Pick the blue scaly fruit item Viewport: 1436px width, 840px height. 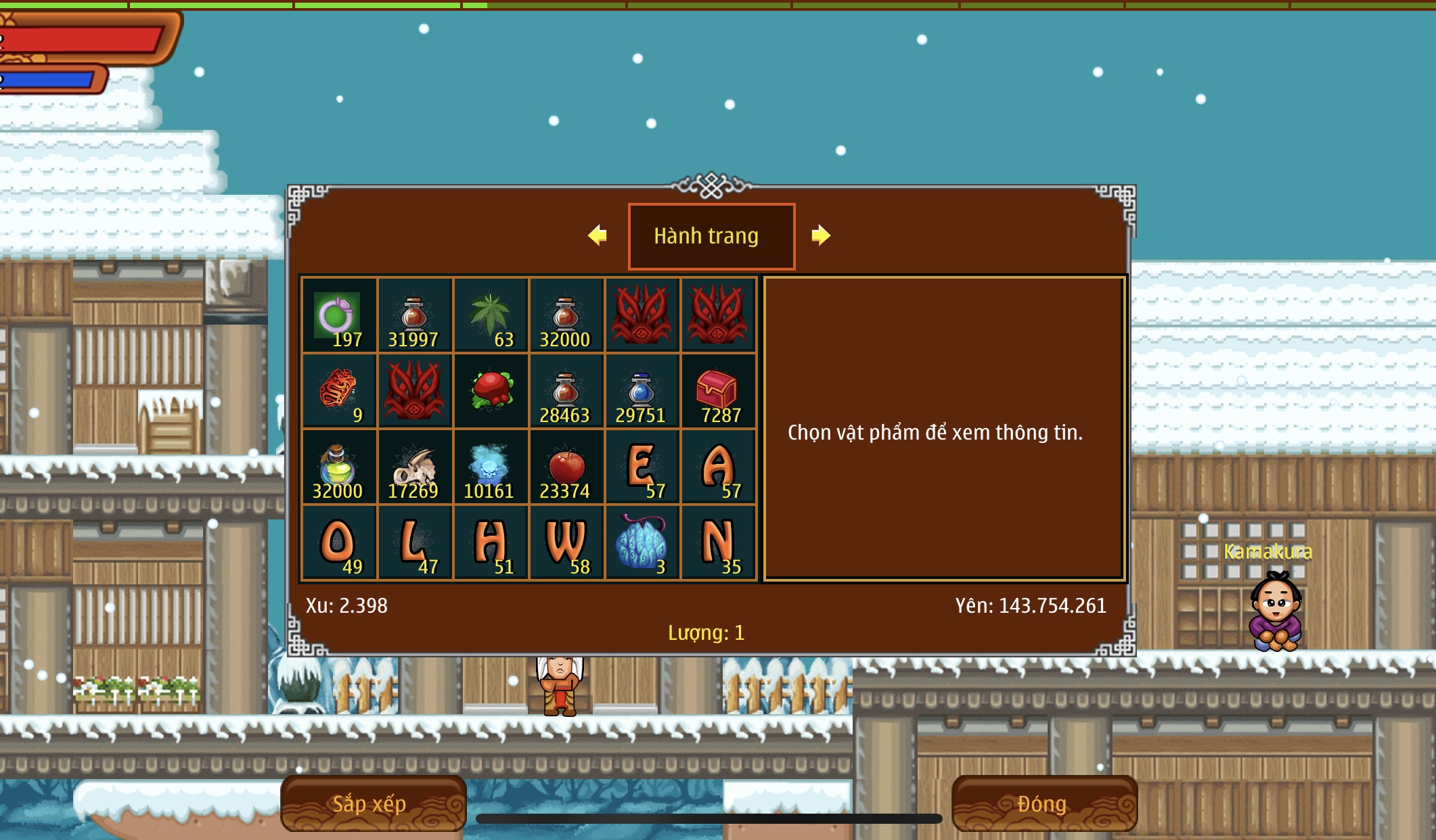642,543
